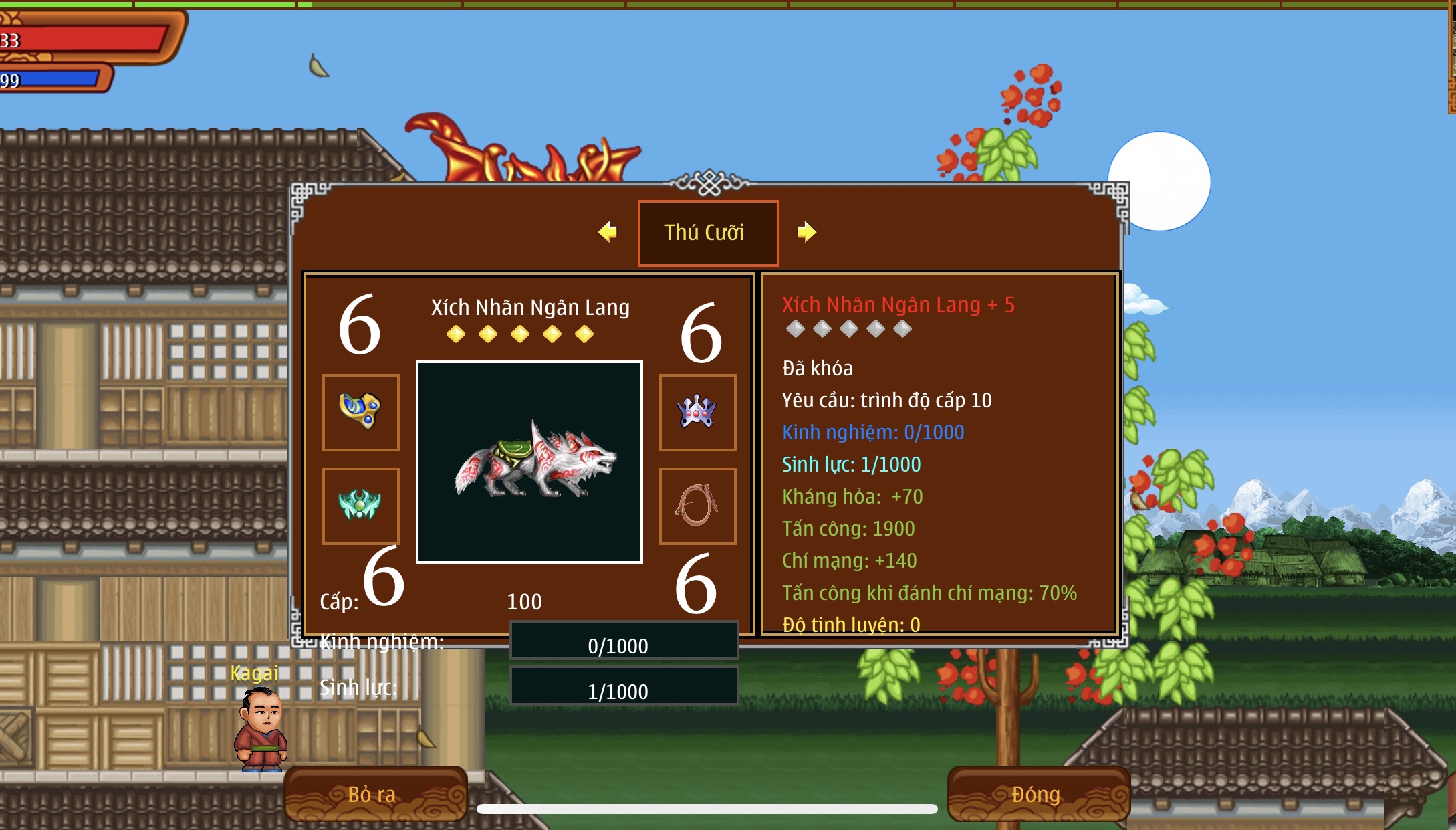Select the Thú Cưỡi tab

click(708, 233)
